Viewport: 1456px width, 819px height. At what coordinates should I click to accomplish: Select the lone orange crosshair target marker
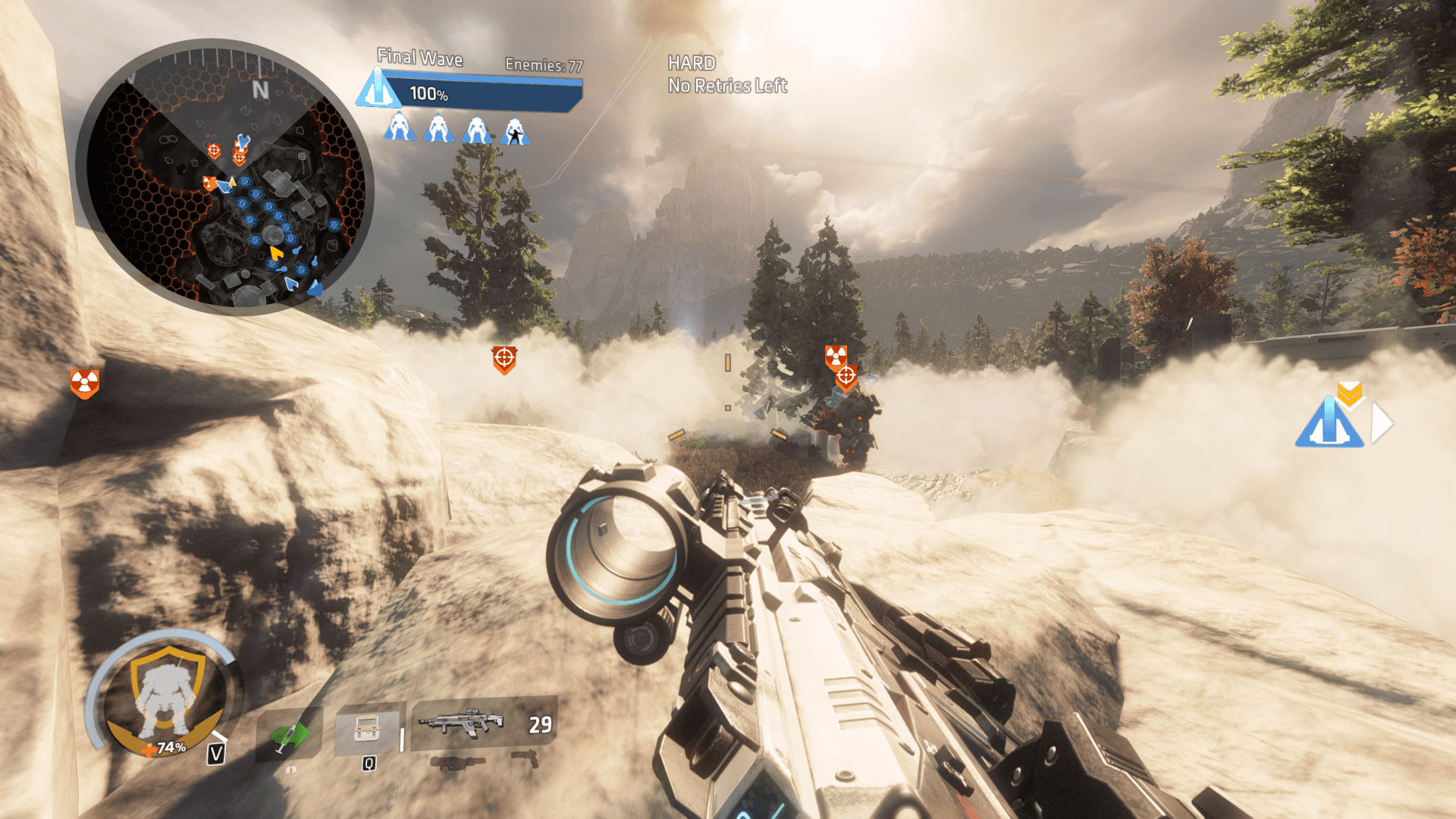pos(504,359)
